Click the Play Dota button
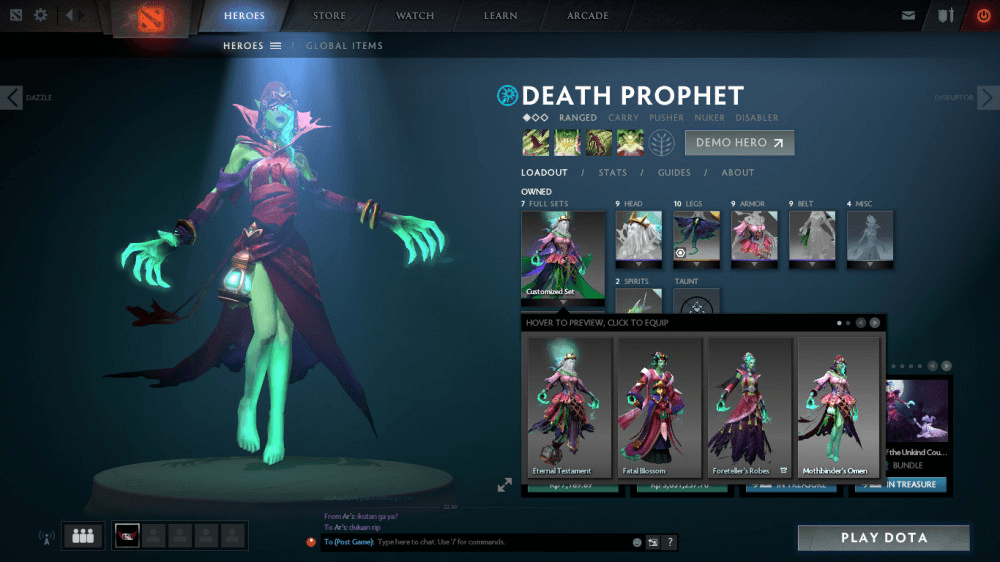Viewport: 1000px width, 562px height. click(883, 538)
